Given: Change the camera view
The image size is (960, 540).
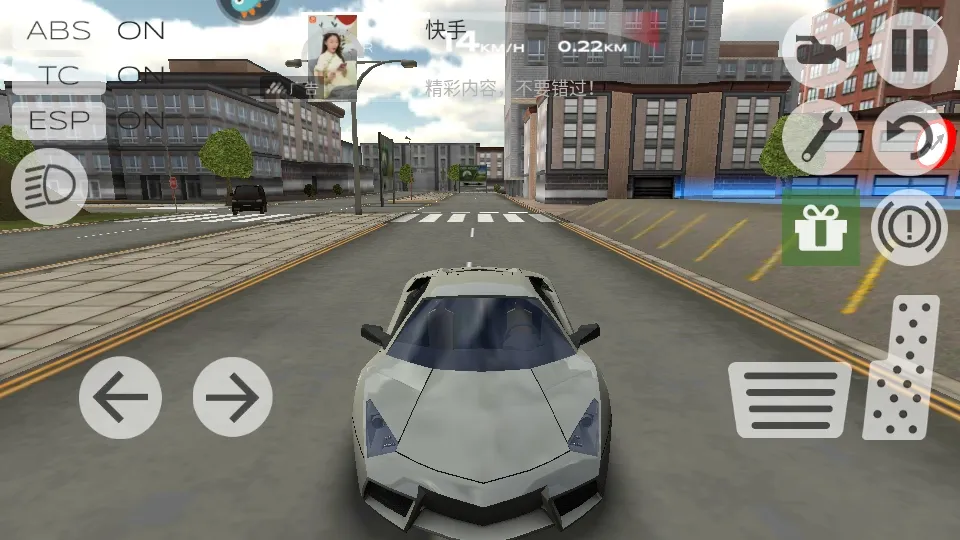Looking at the screenshot, I should coord(820,47).
